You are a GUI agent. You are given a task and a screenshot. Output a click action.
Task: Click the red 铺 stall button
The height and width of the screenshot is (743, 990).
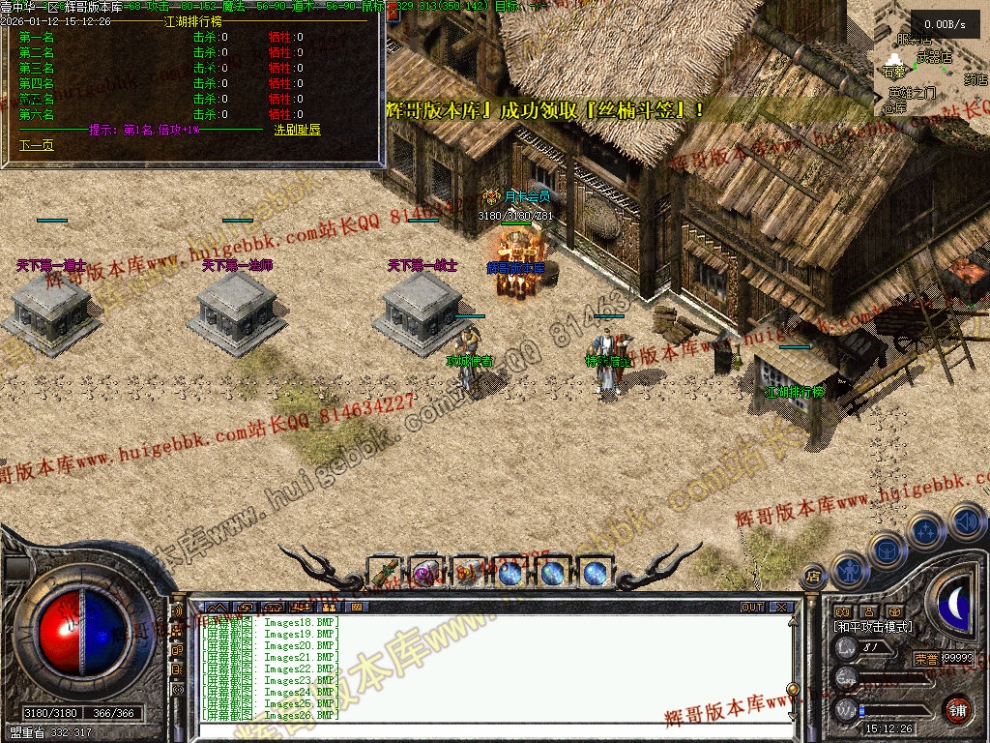[958, 709]
